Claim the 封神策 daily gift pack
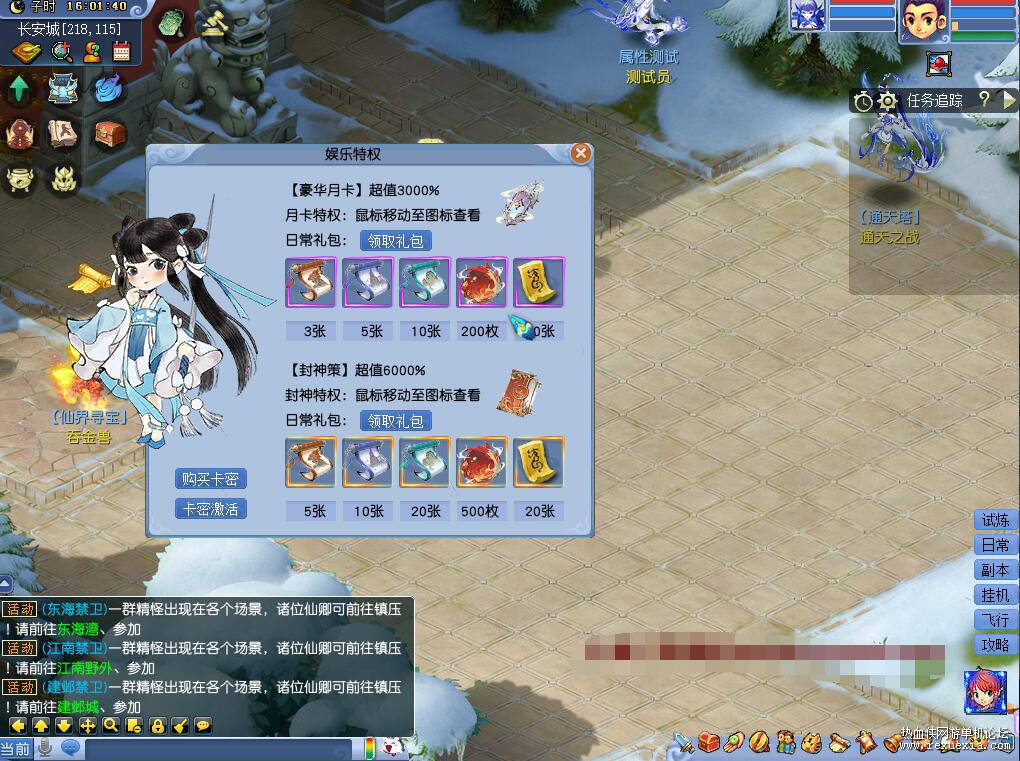 [396, 421]
